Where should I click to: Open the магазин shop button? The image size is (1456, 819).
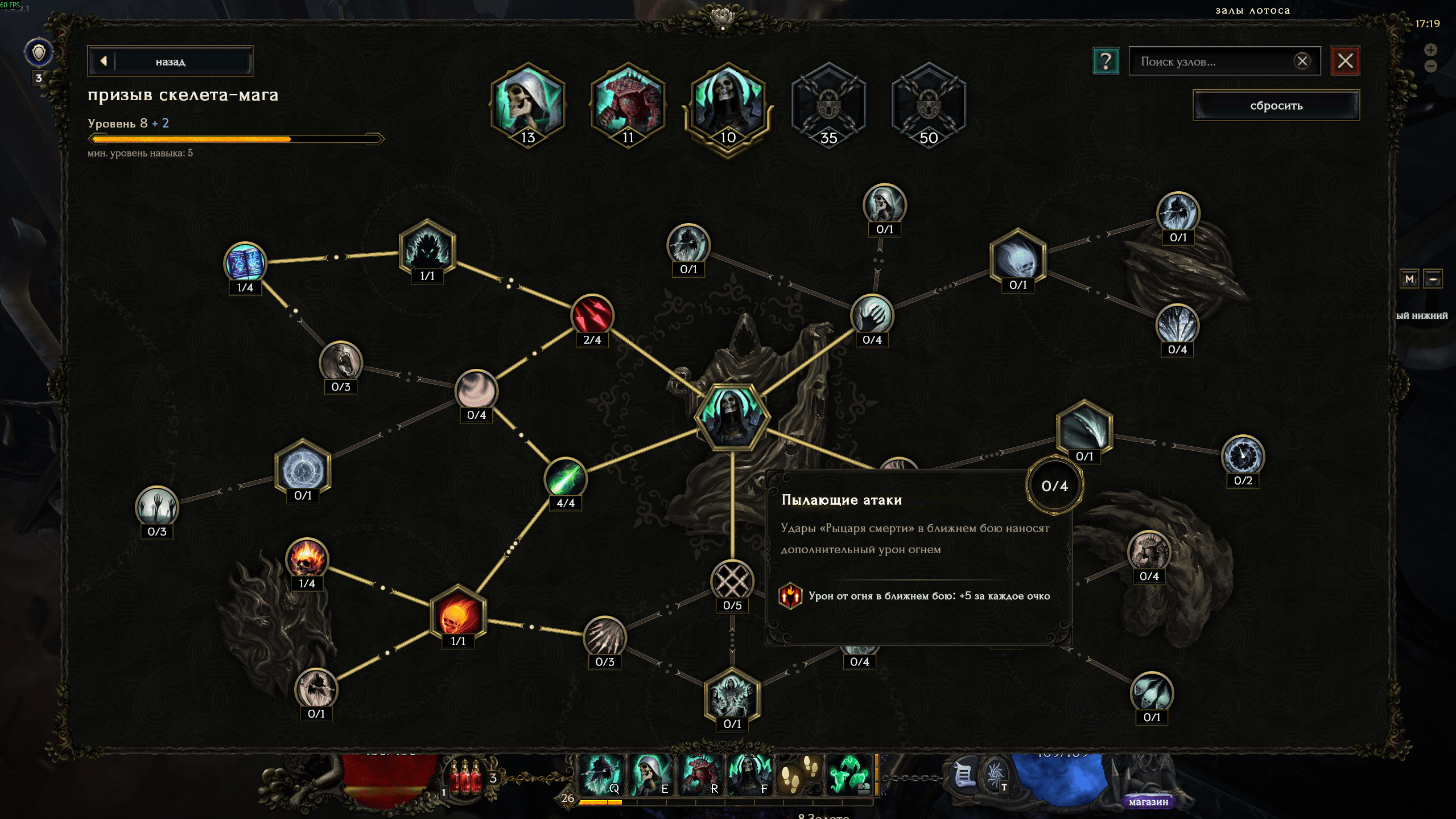[x=1148, y=801]
